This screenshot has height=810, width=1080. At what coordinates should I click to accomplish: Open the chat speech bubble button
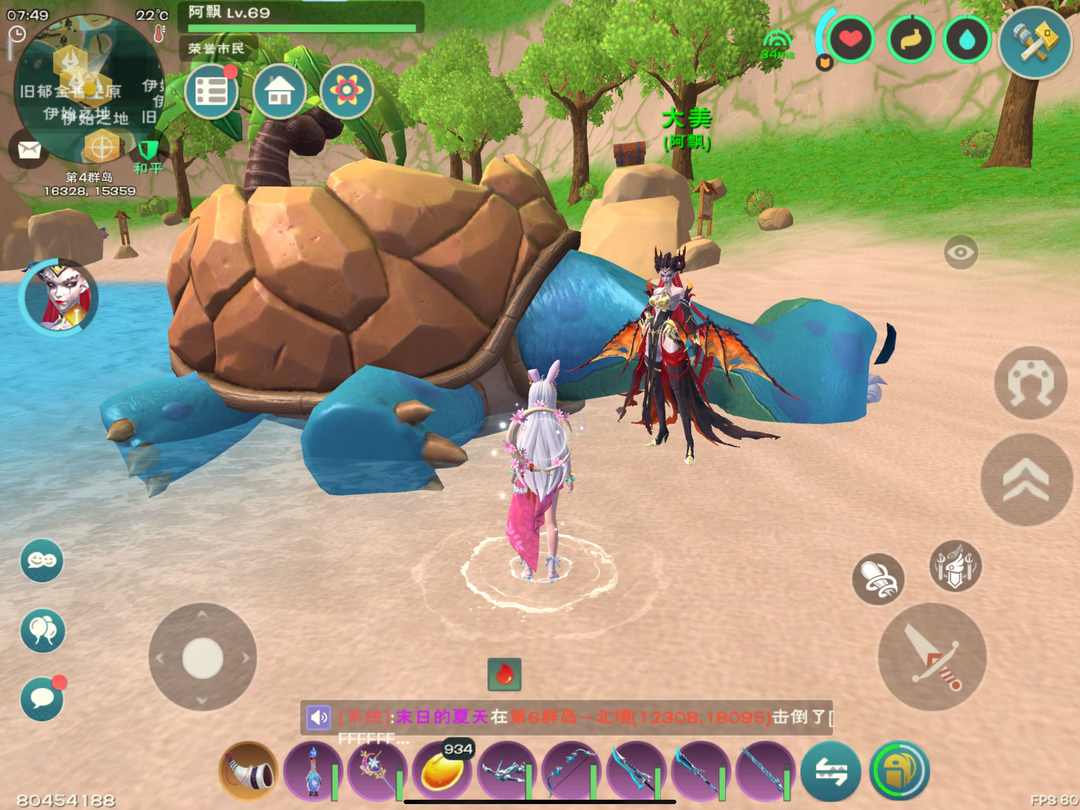(42, 699)
